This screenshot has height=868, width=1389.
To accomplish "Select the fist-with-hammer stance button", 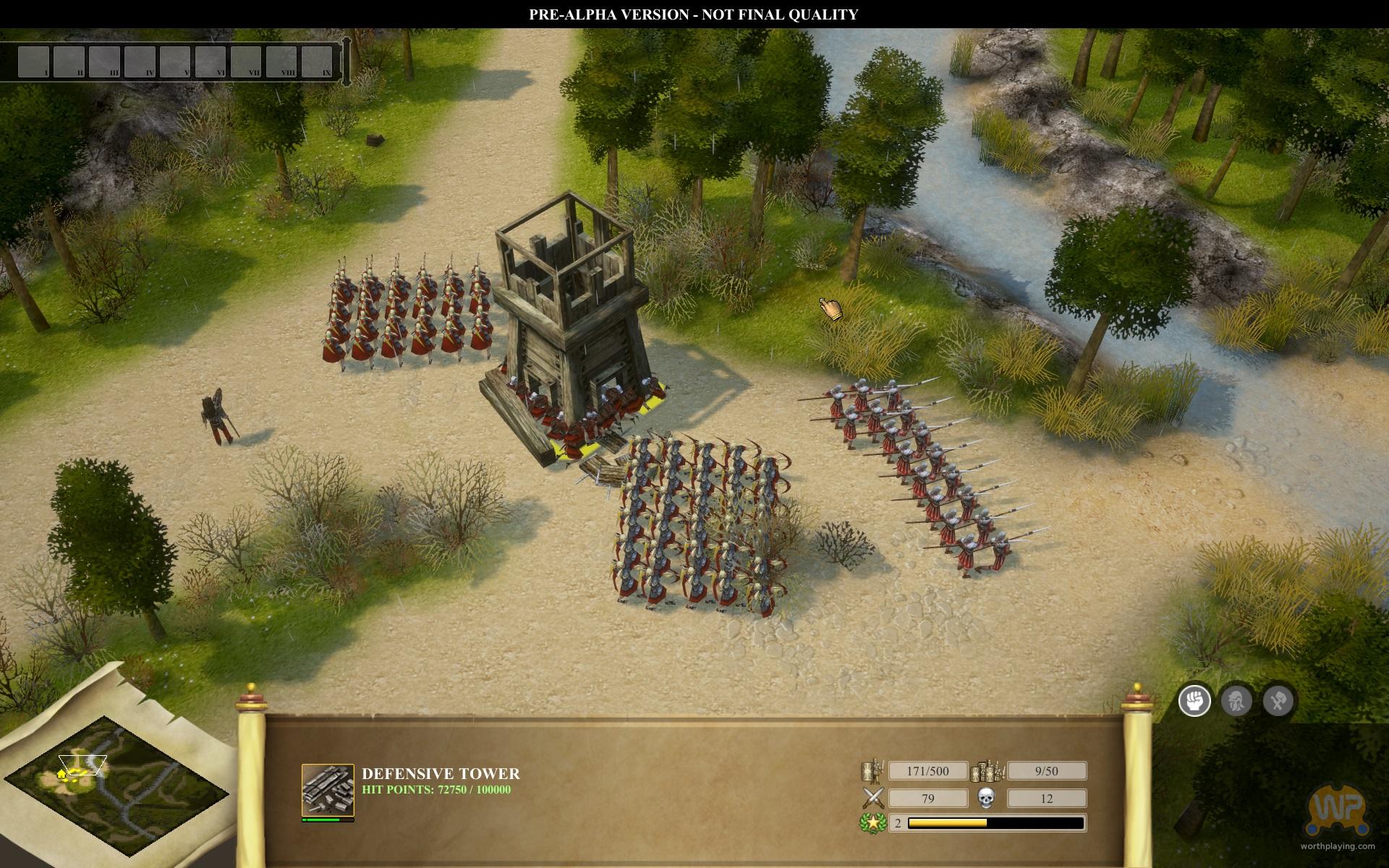I will pos(1278,700).
